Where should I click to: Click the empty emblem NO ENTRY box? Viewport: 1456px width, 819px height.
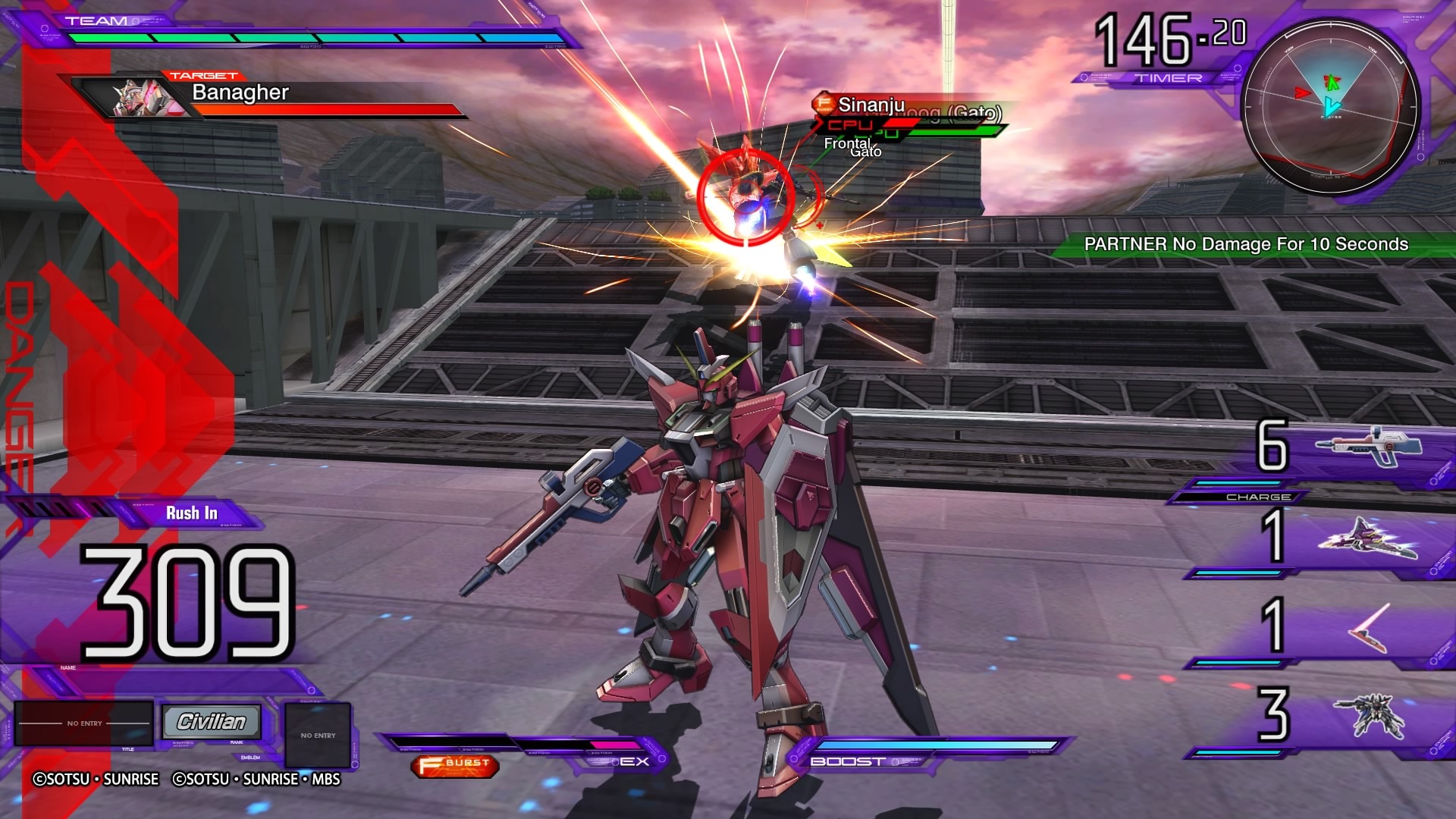pyautogui.click(x=318, y=735)
